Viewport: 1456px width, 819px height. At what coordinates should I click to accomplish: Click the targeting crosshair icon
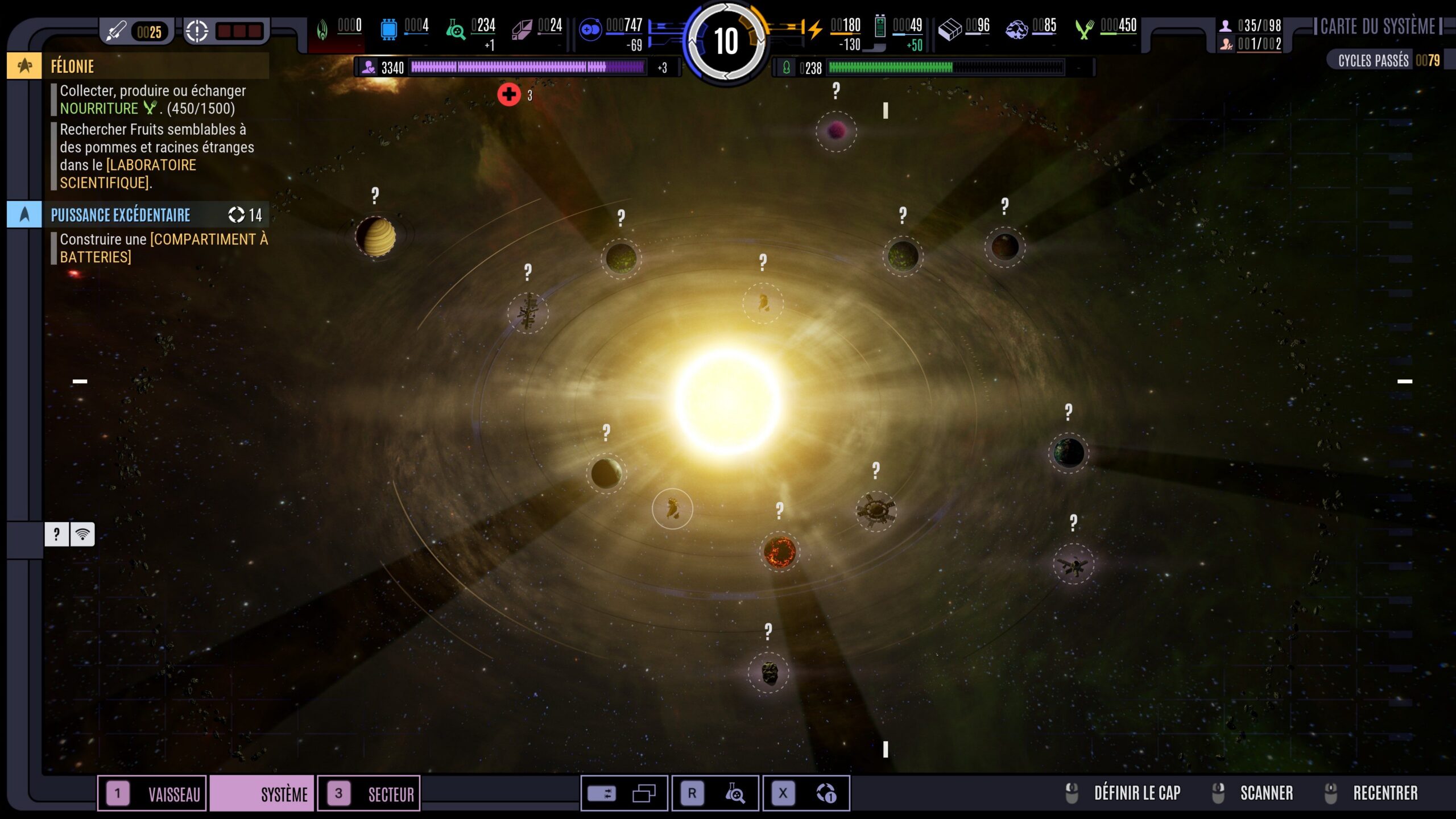point(197,31)
